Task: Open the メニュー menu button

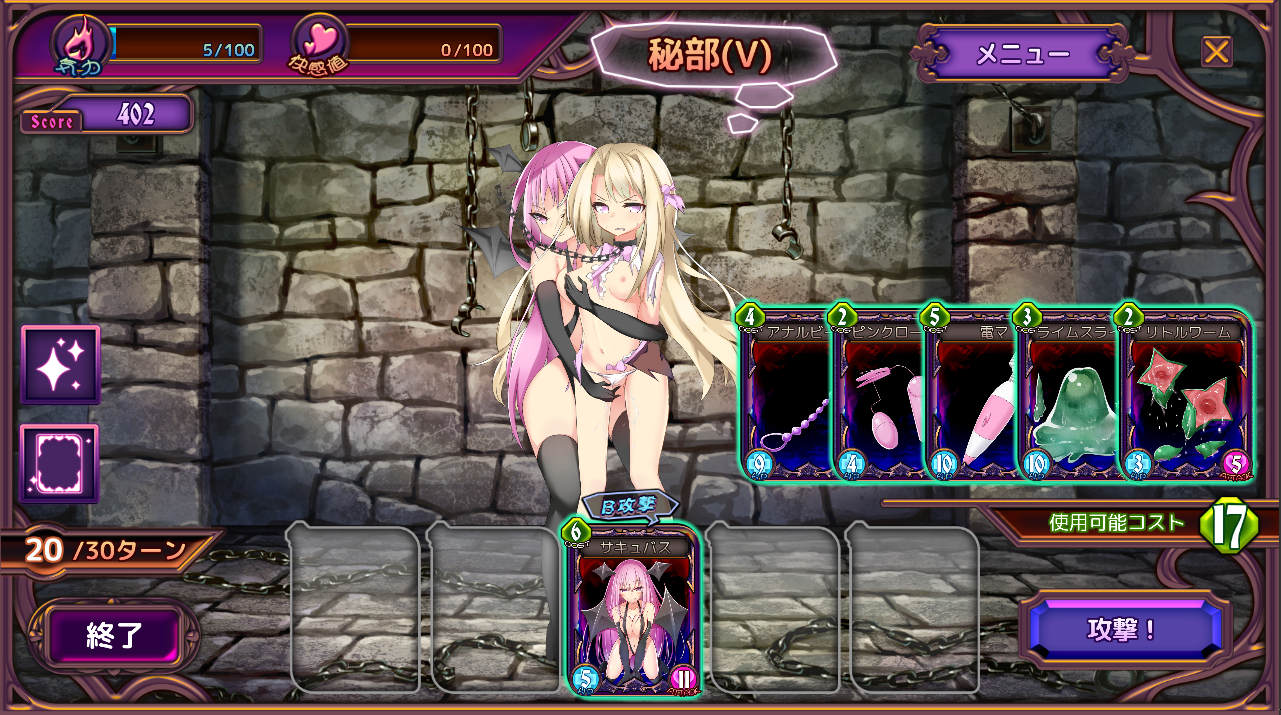Action: [x=1022, y=54]
